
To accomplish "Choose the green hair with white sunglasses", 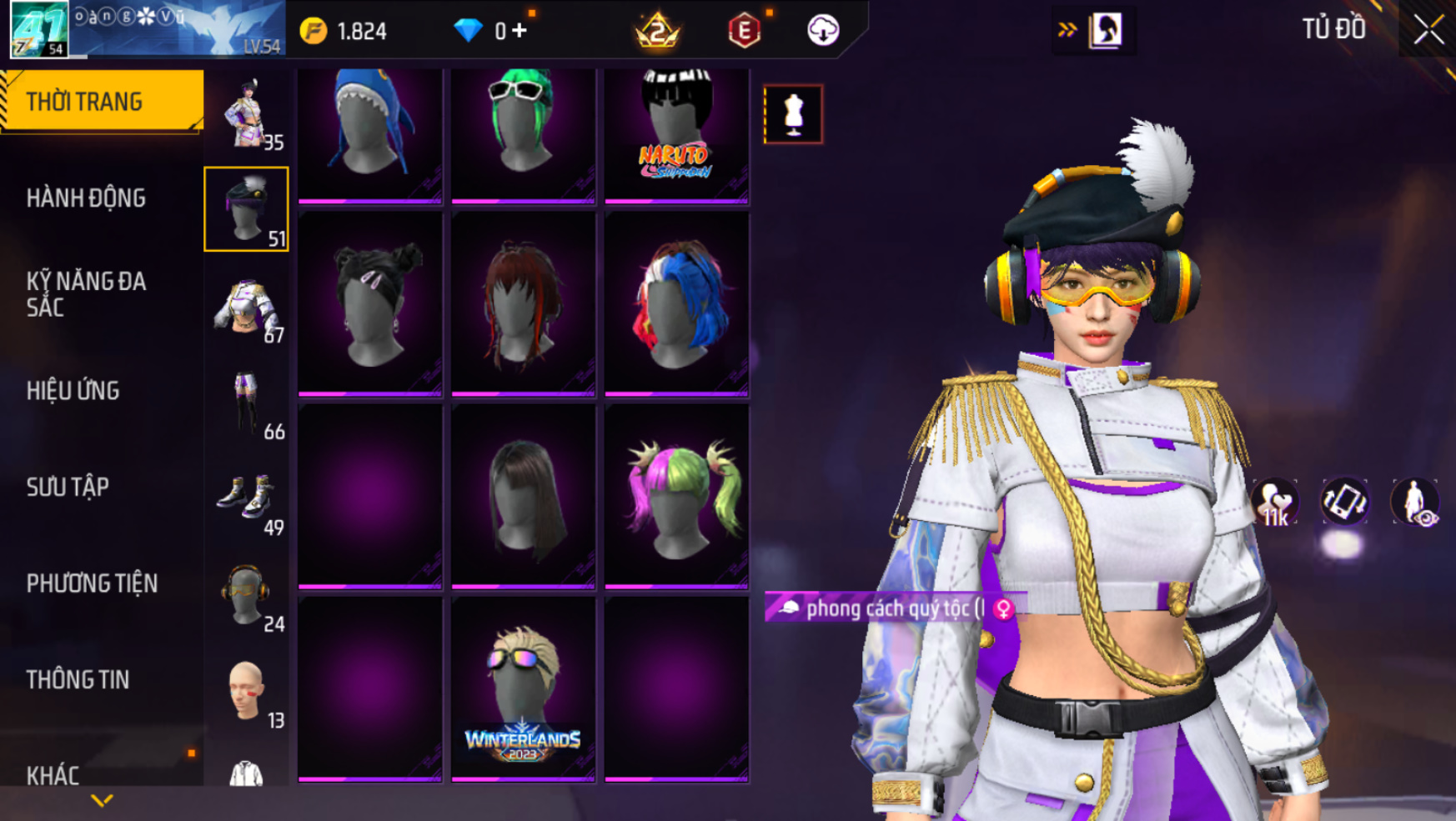I will click(x=523, y=133).
